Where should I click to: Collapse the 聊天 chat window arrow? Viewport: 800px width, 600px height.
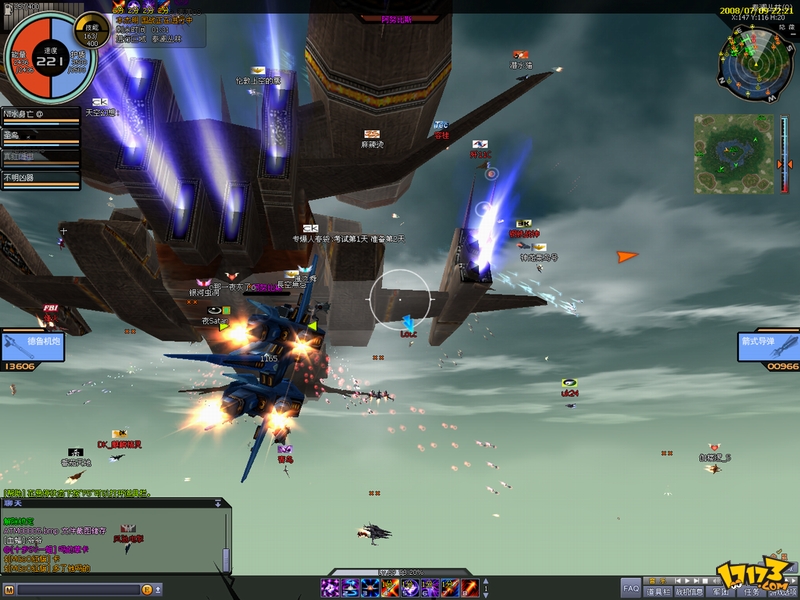click(x=218, y=504)
